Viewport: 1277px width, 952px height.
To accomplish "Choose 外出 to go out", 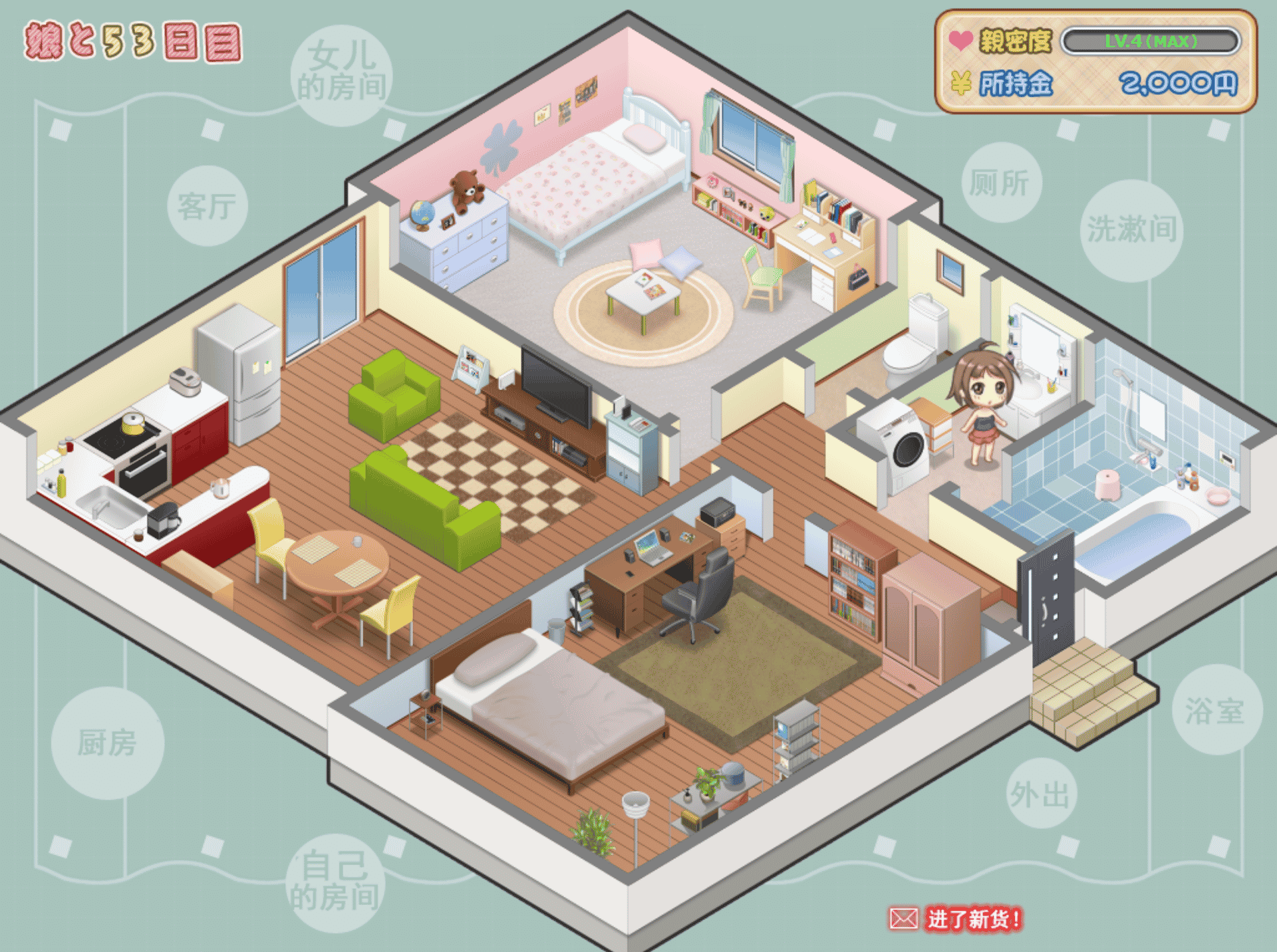I will click(x=1040, y=793).
